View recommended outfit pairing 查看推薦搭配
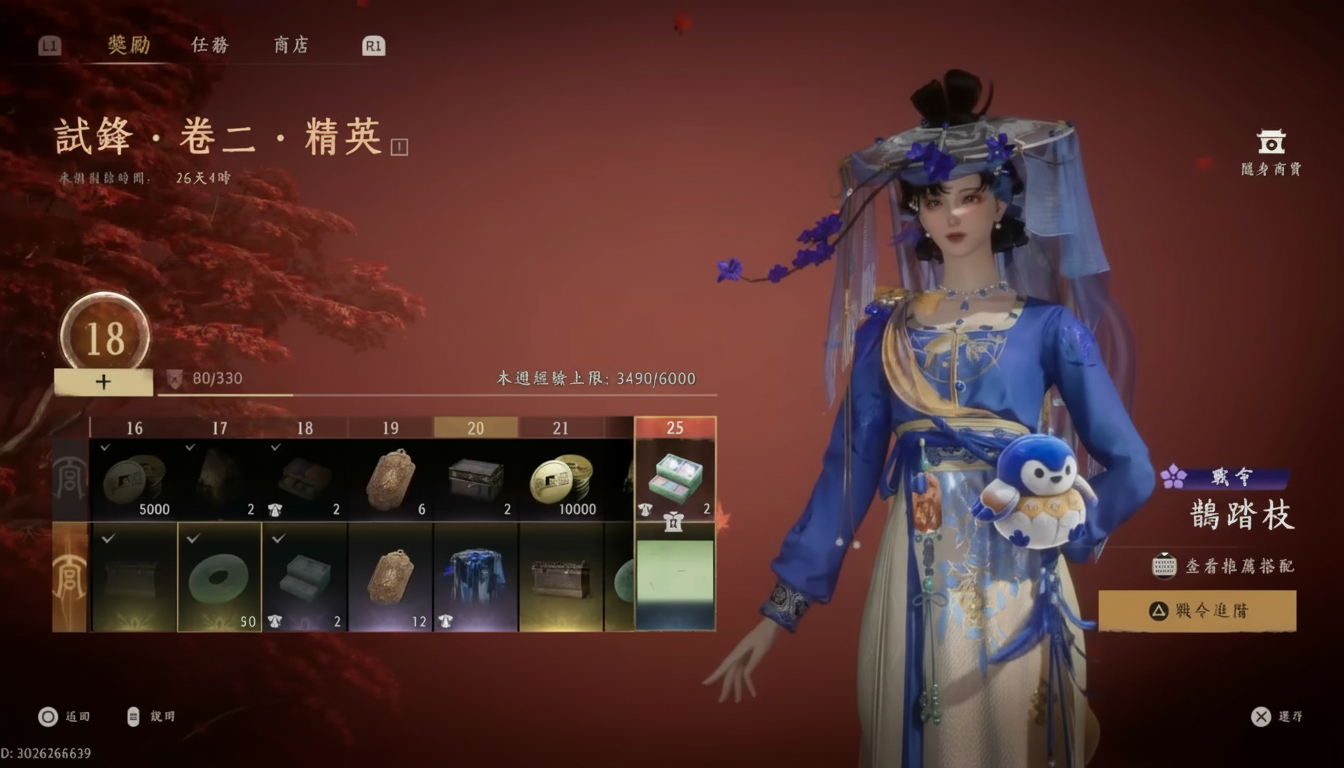Viewport: 1344px width, 768px height. (1224, 566)
